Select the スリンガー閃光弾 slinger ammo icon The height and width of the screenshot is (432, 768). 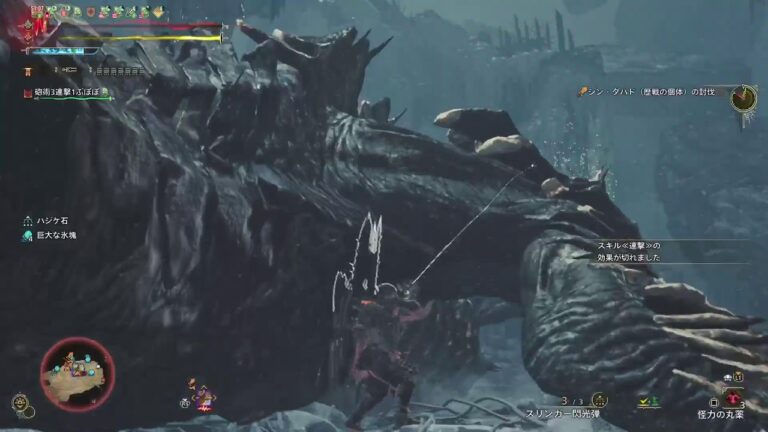coord(599,400)
